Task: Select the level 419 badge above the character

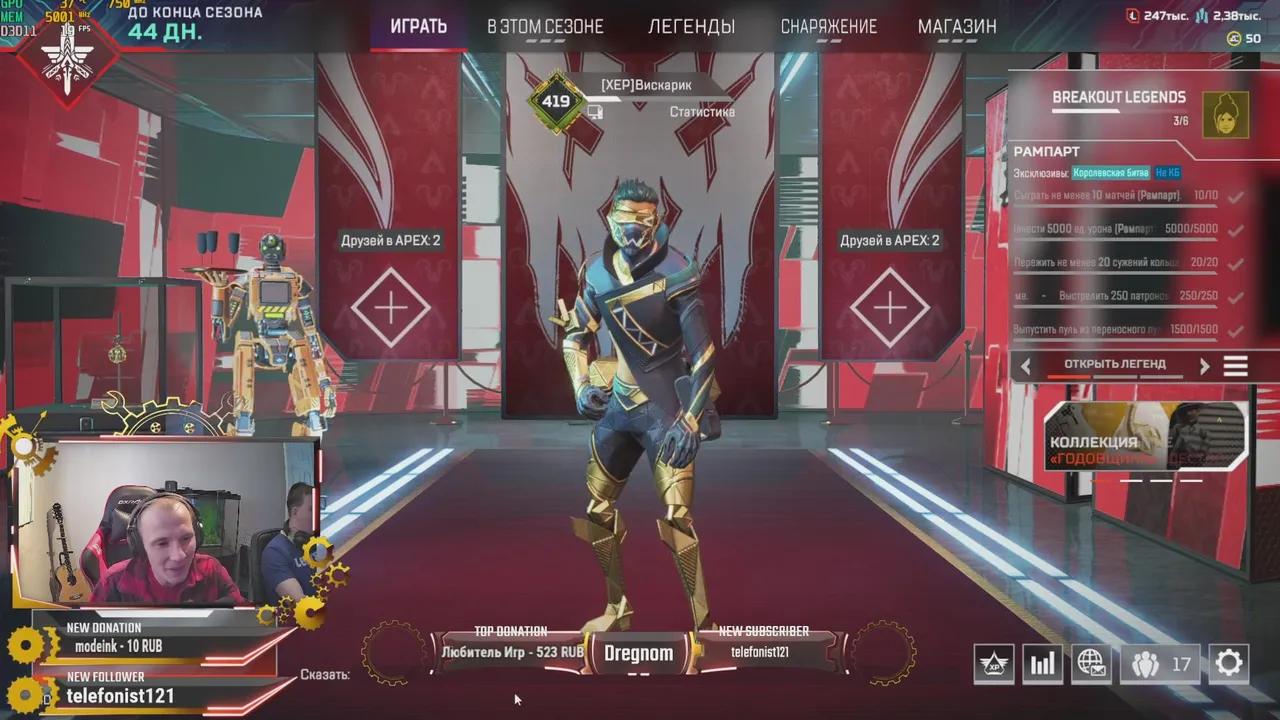Action: coord(556,99)
